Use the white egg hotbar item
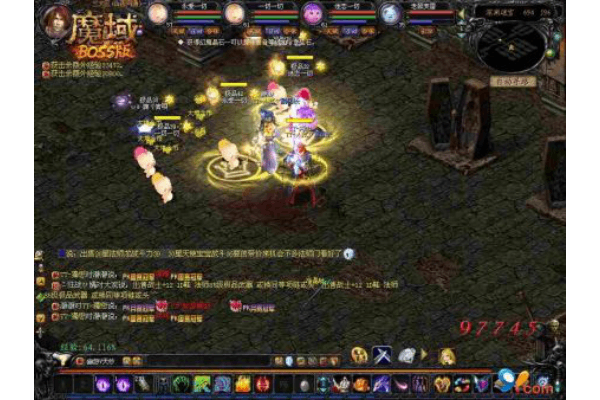 click(x=306, y=384)
